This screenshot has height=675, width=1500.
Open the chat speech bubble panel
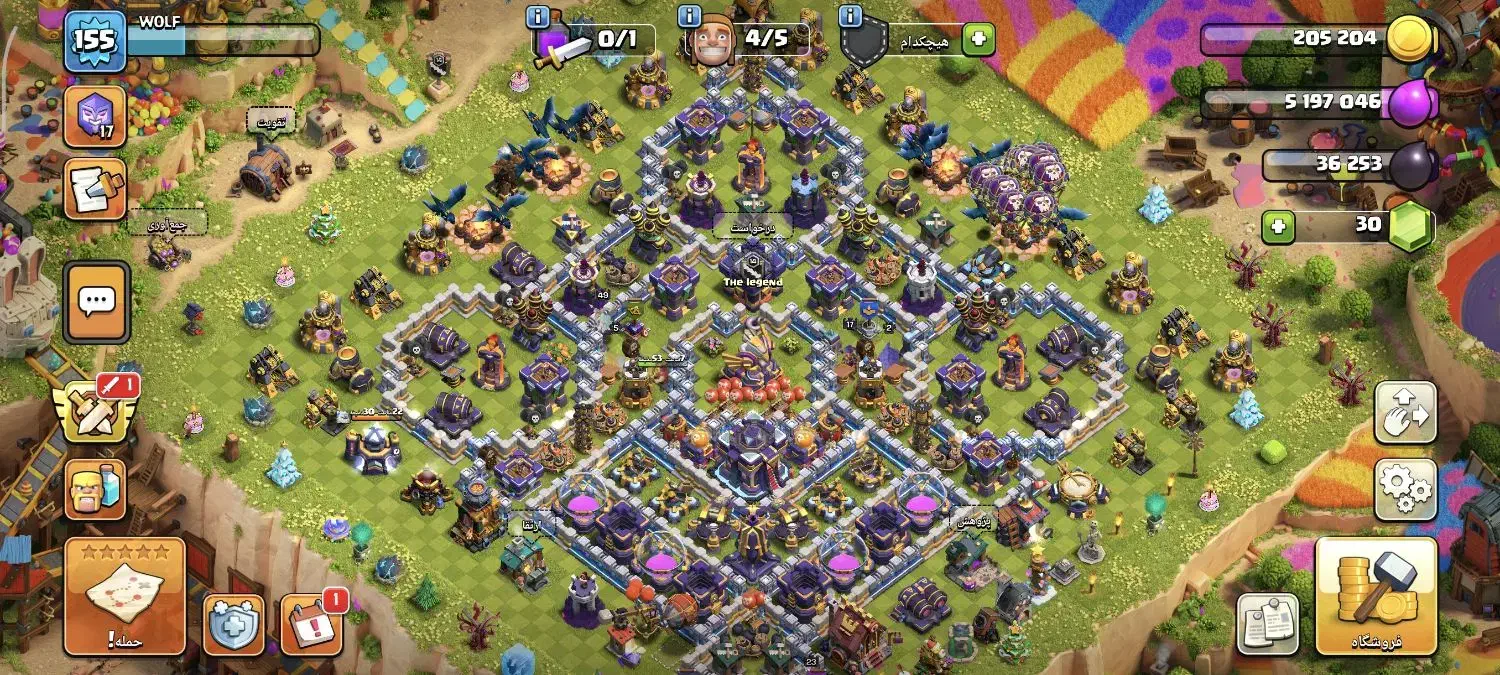click(x=96, y=303)
